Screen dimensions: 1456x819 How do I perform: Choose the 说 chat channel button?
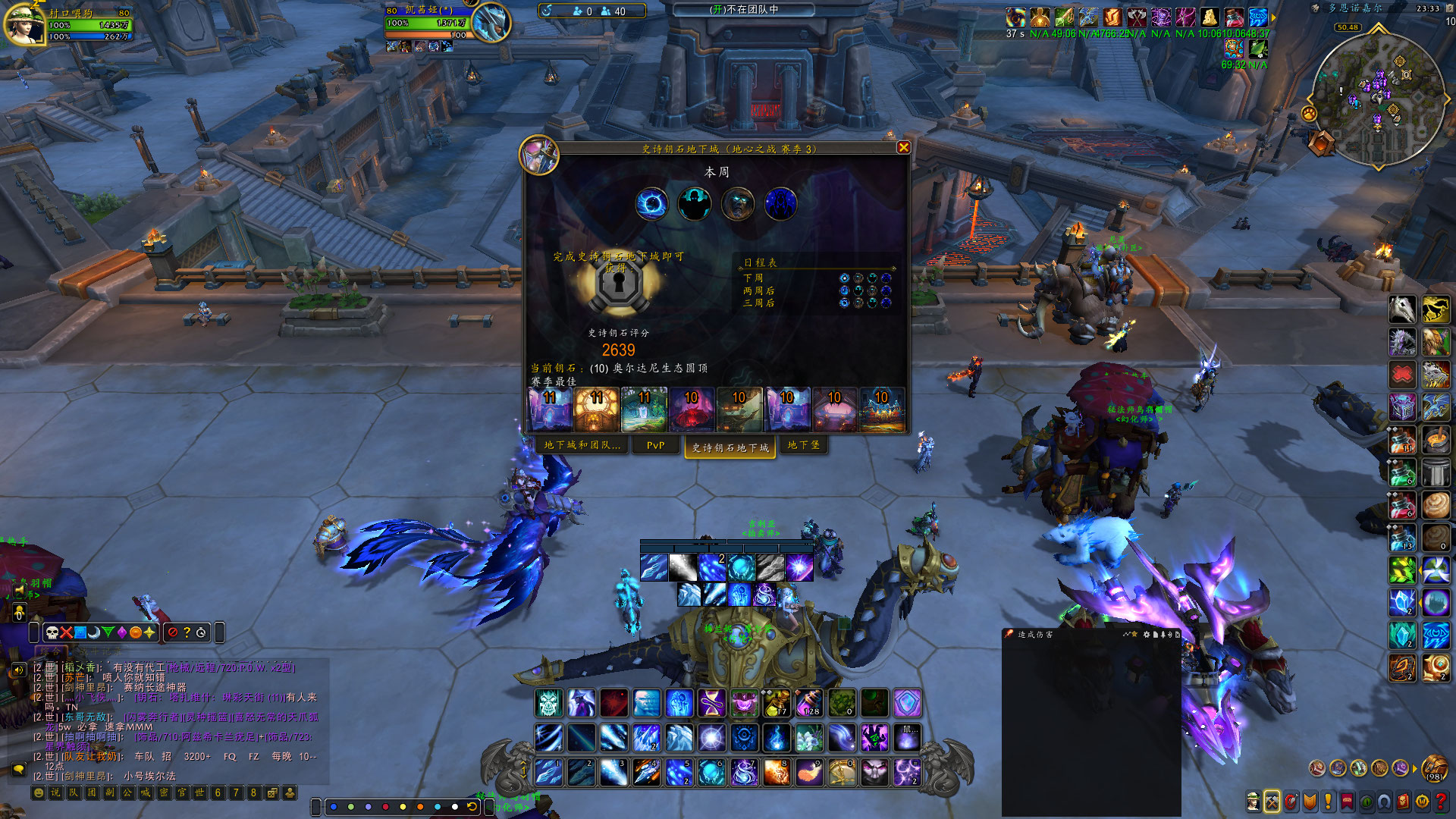coord(55,793)
